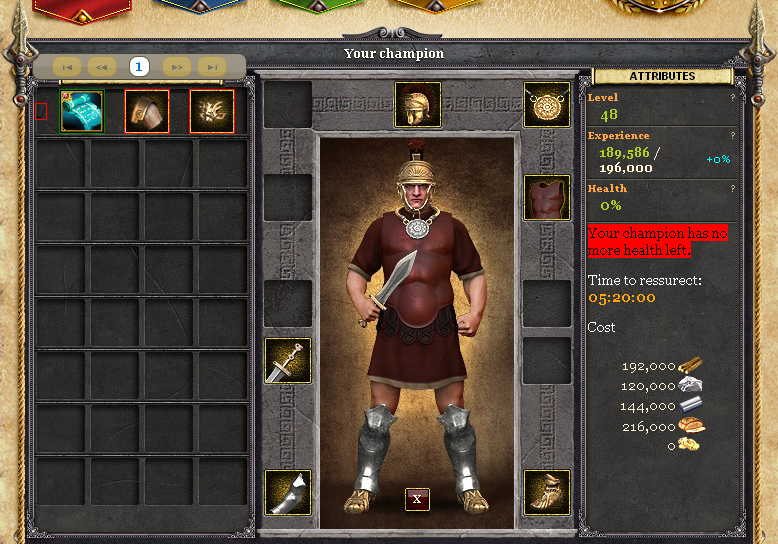Screen dimensions: 778x544
Task: Open the Attributes tab
Action: pos(662,76)
